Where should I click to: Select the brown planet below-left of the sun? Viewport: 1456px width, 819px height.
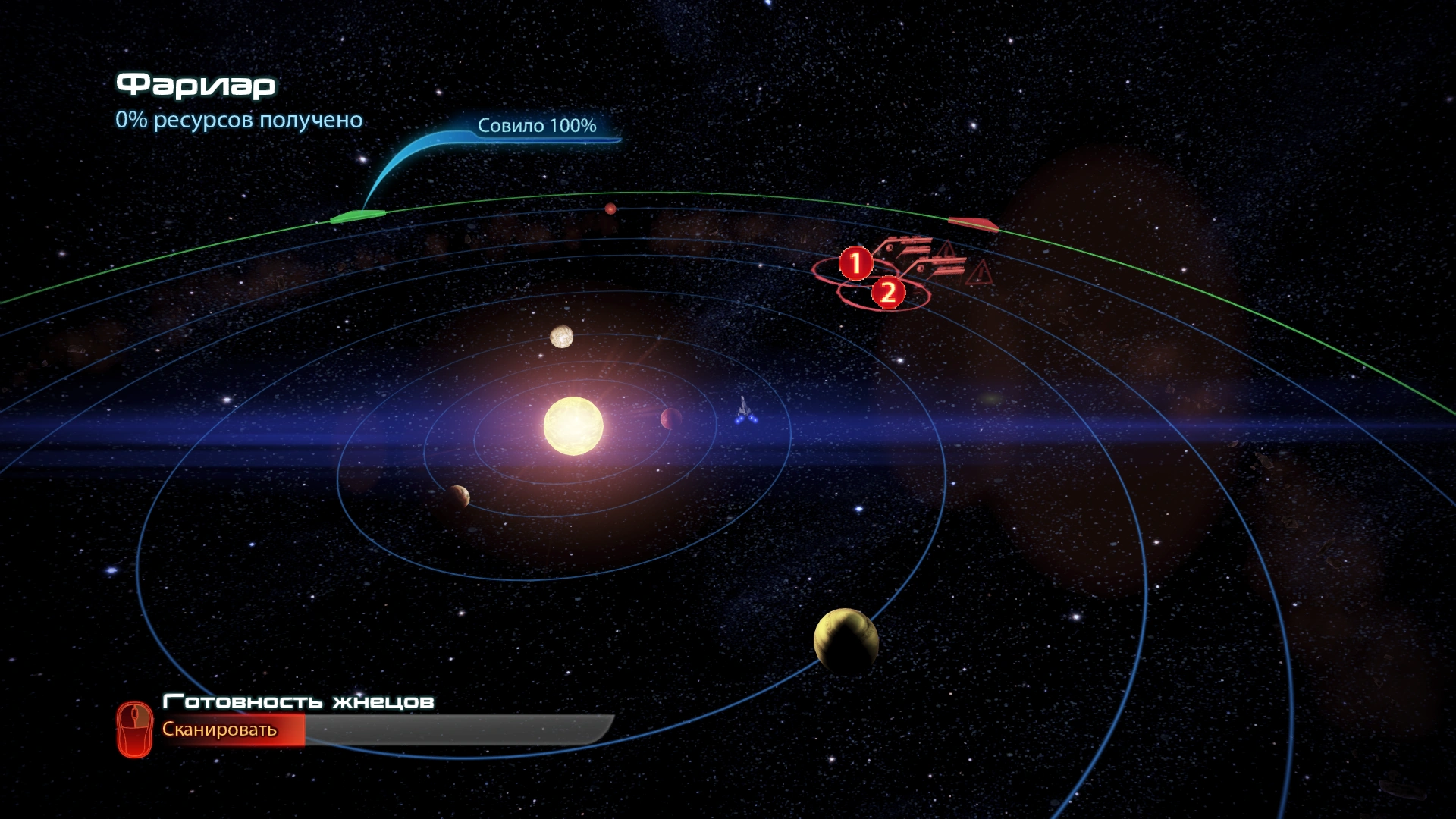point(457,497)
